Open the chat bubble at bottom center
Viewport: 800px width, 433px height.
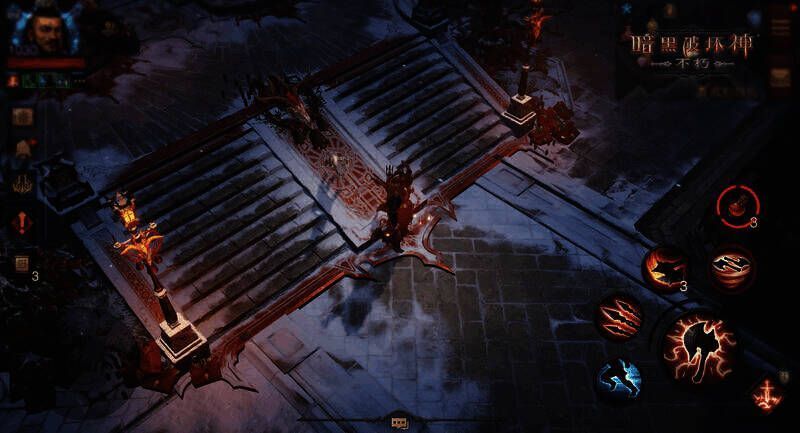click(x=399, y=423)
